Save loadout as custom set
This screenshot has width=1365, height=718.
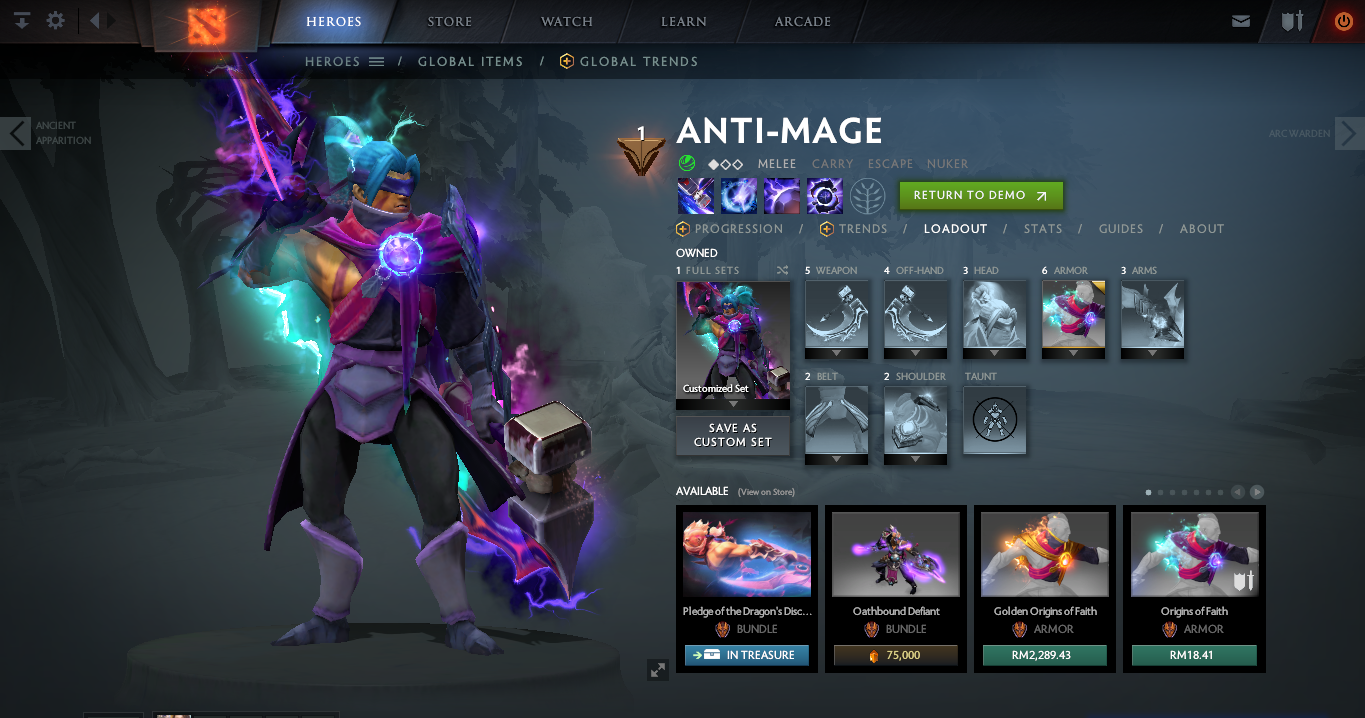coord(733,435)
